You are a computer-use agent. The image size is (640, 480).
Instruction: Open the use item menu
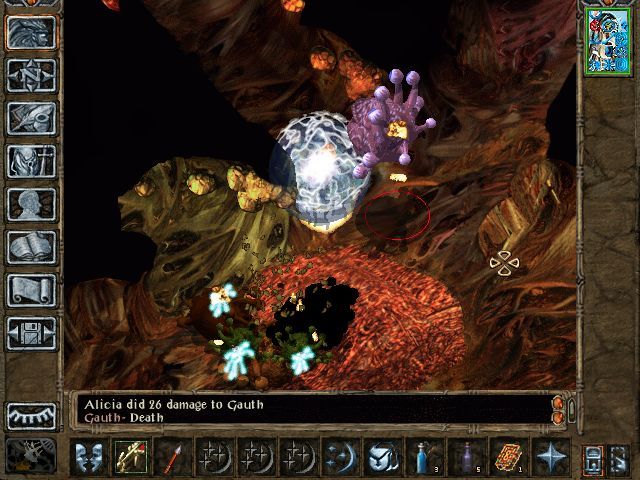[379, 457]
